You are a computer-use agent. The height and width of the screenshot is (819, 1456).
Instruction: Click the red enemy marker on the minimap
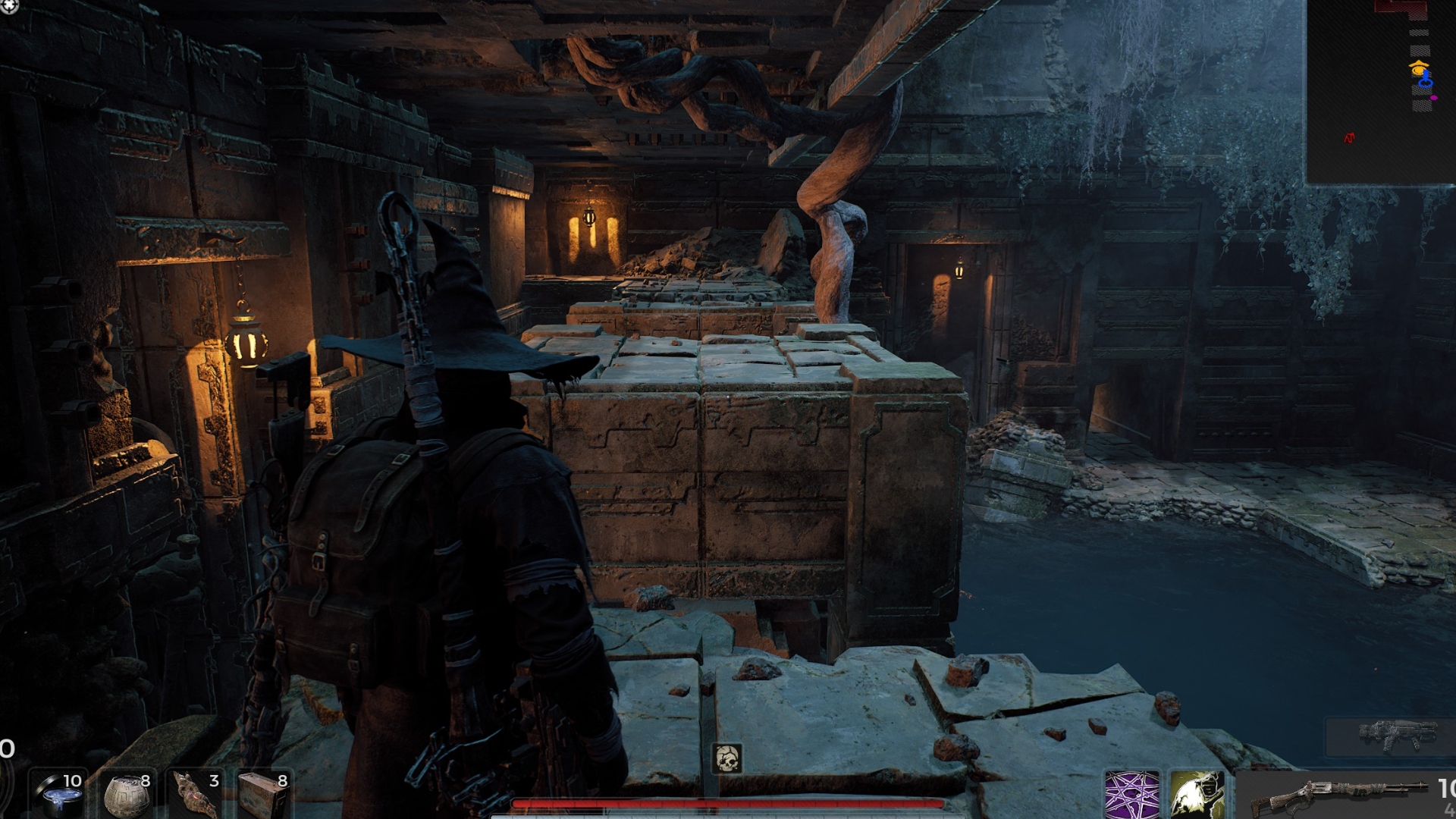pos(1350,139)
